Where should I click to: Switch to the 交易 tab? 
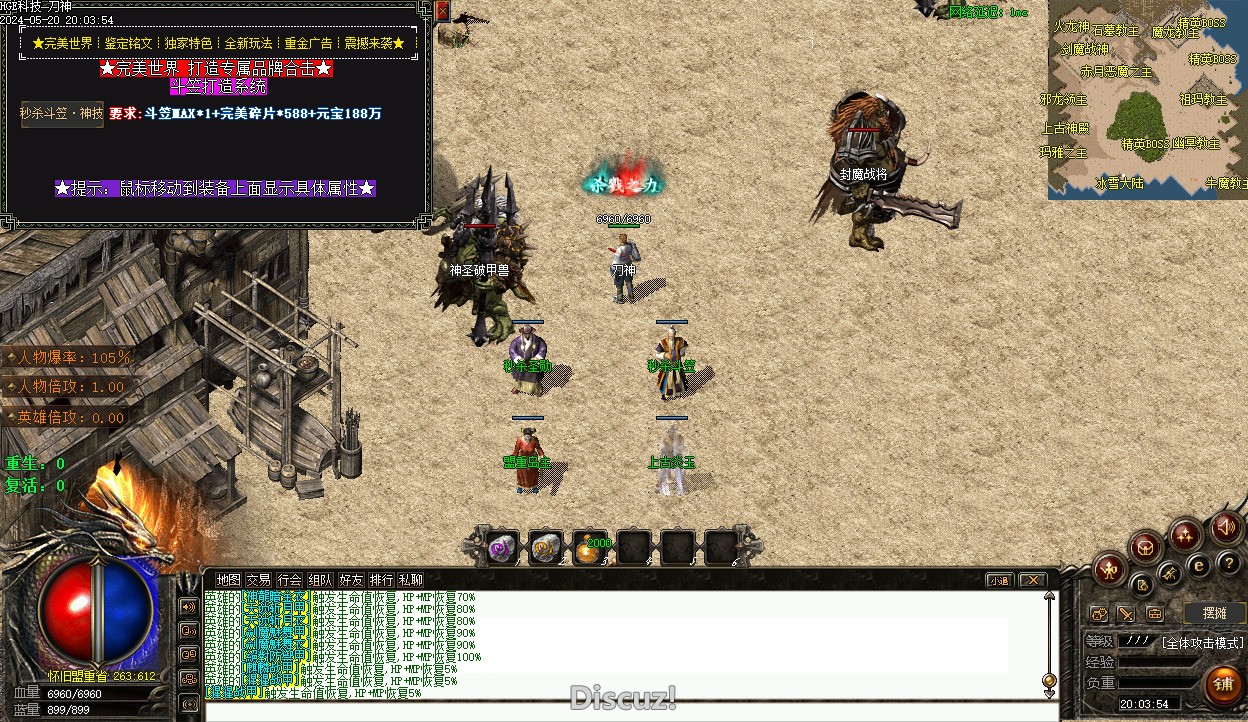tap(259, 579)
